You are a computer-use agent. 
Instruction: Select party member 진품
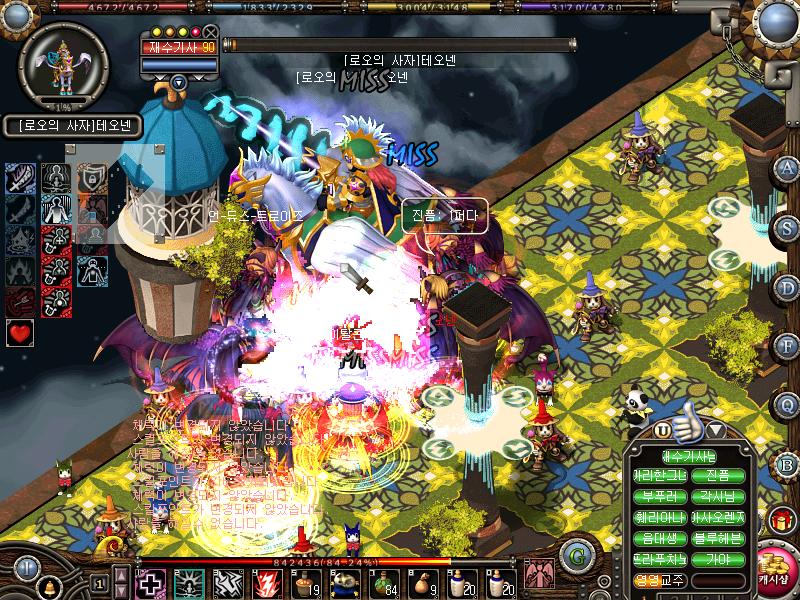pos(718,475)
